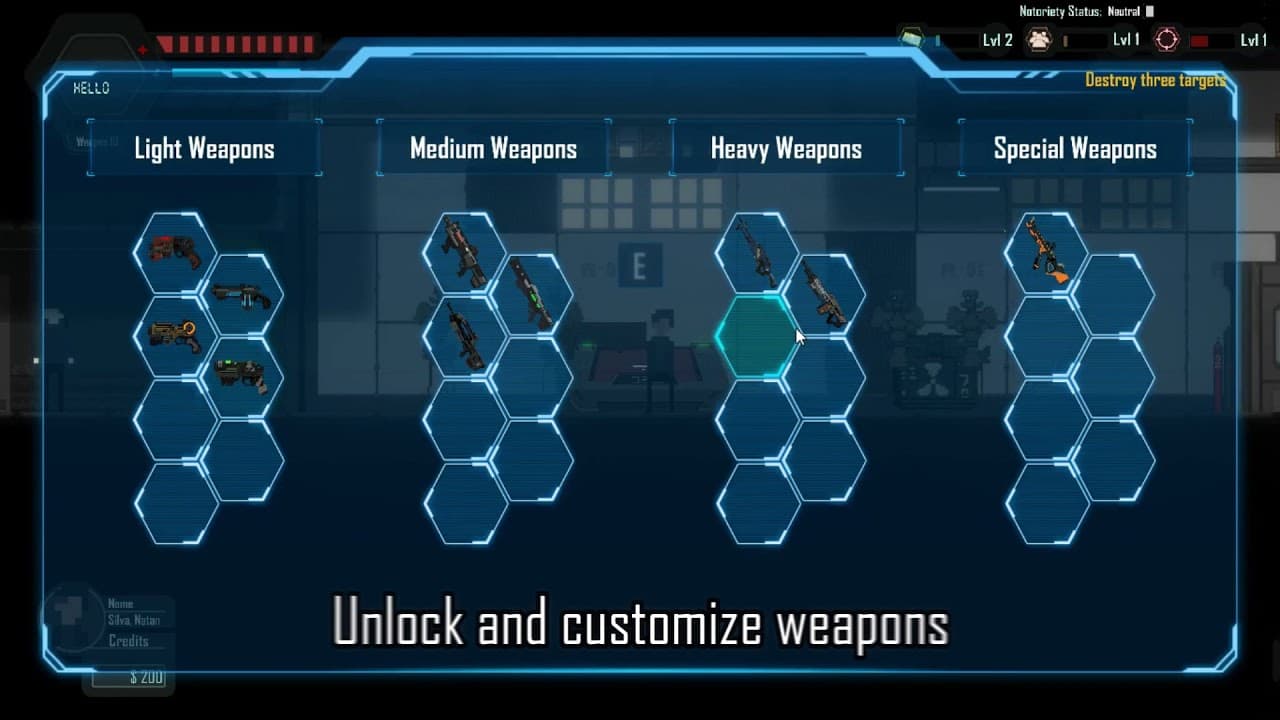The image size is (1280, 720).
Task: Switch to the Heavy Weapons category header
Action: pyautogui.click(x=786, y=149)
